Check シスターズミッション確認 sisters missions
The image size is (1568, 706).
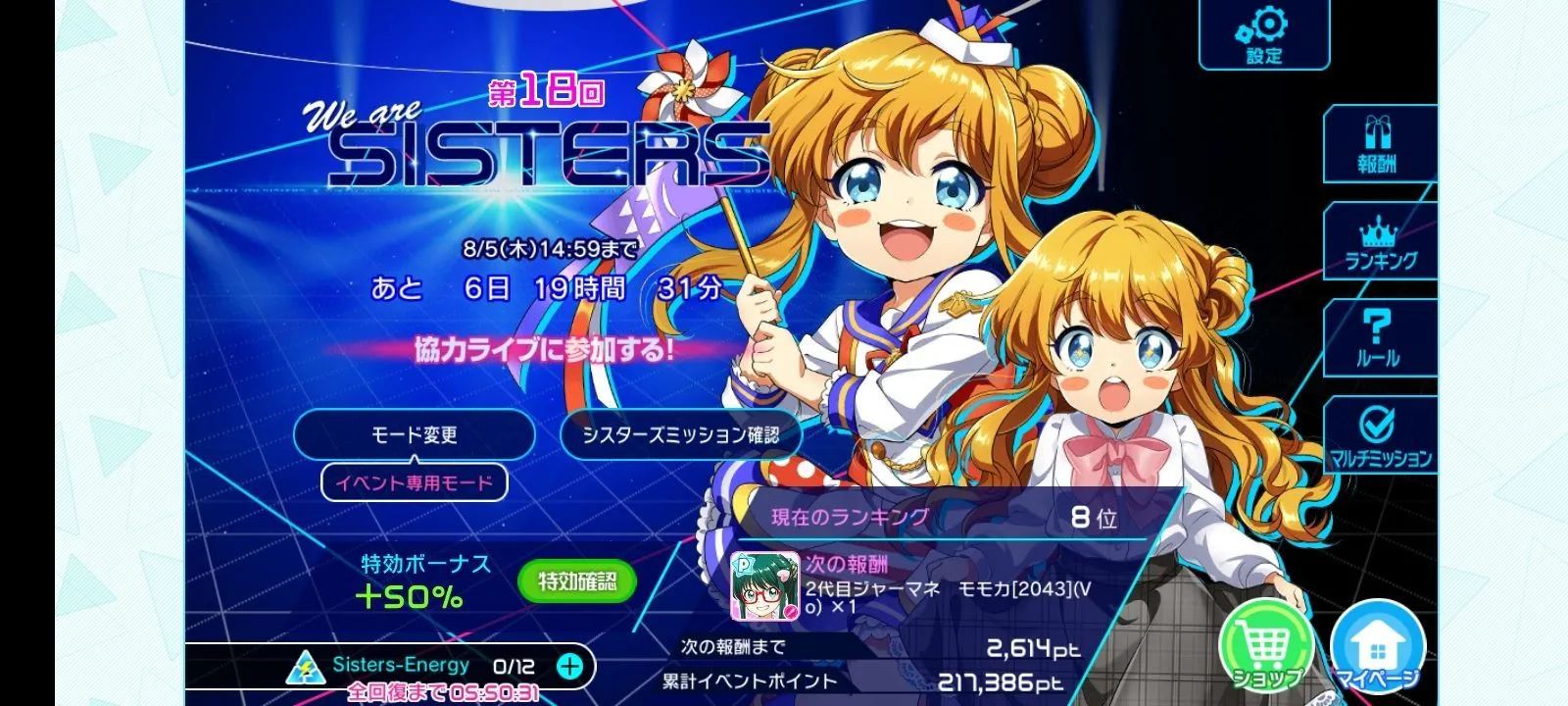680,434
